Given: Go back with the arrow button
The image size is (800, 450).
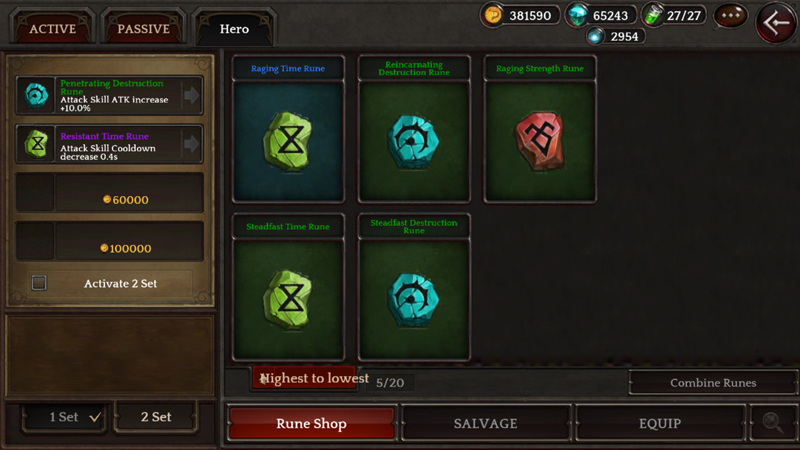Looking at the screenshot, I should 776,22.
